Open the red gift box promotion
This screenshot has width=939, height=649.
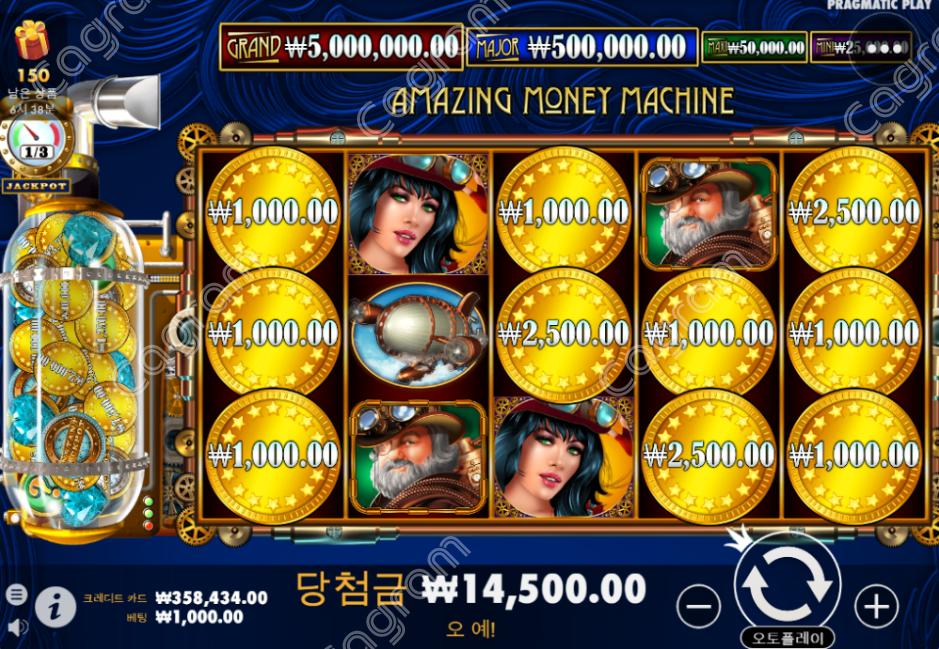coord(32,40)
